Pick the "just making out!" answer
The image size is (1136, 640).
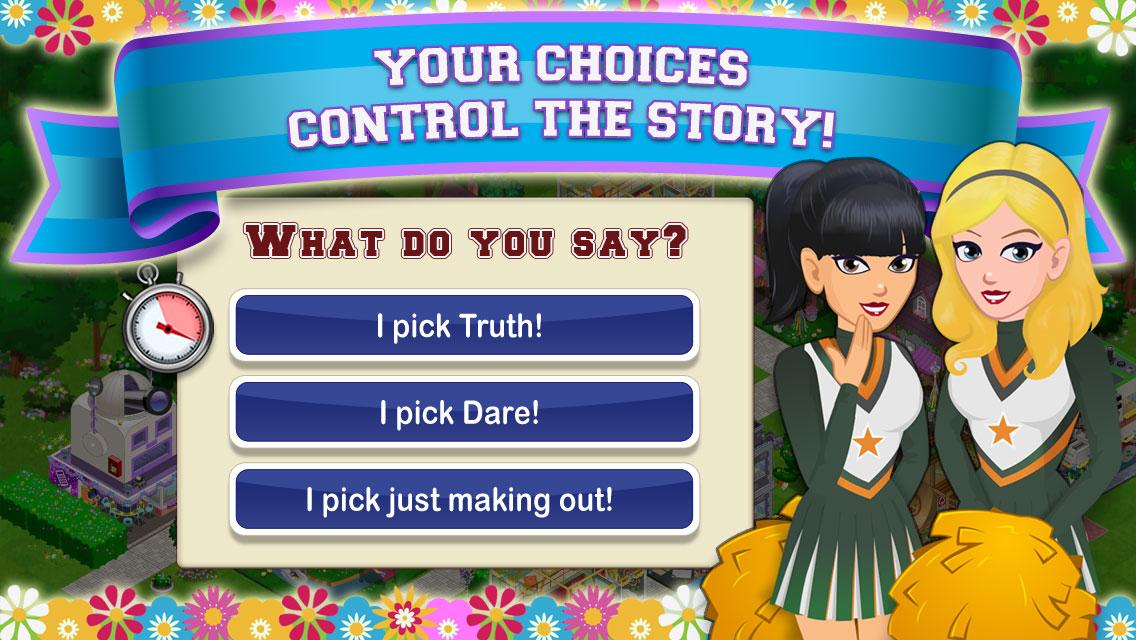pyautogui.click(x=462, y=499)
